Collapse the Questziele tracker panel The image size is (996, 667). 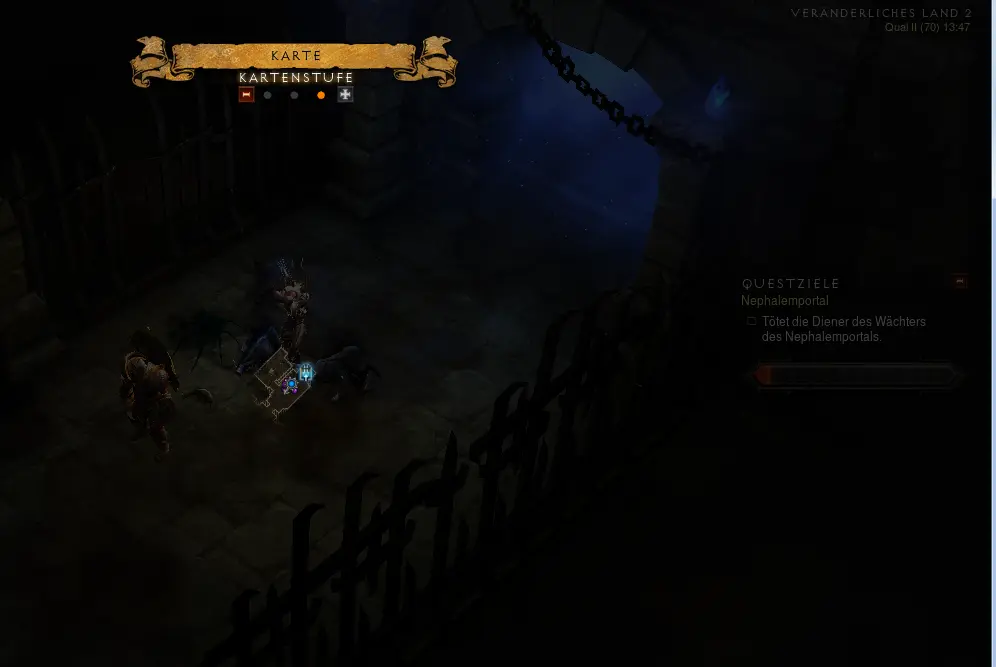960,281
